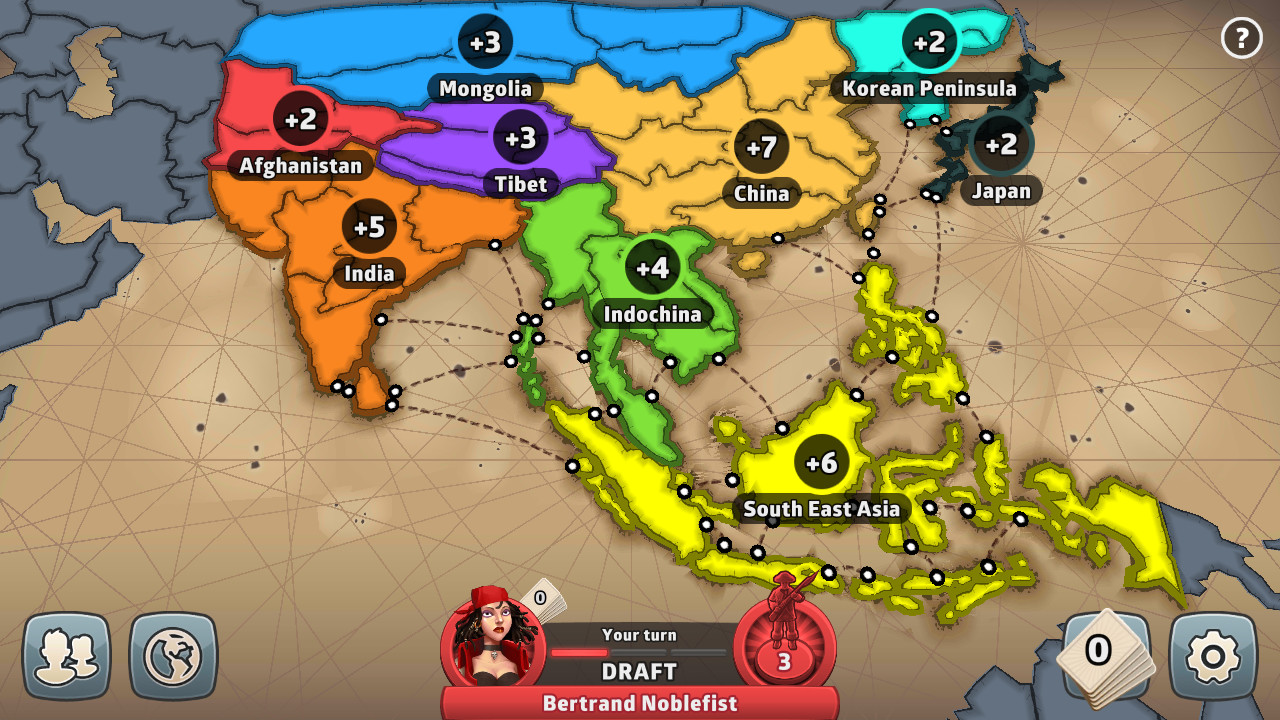Click the card counter badge above the avatar

539,596
